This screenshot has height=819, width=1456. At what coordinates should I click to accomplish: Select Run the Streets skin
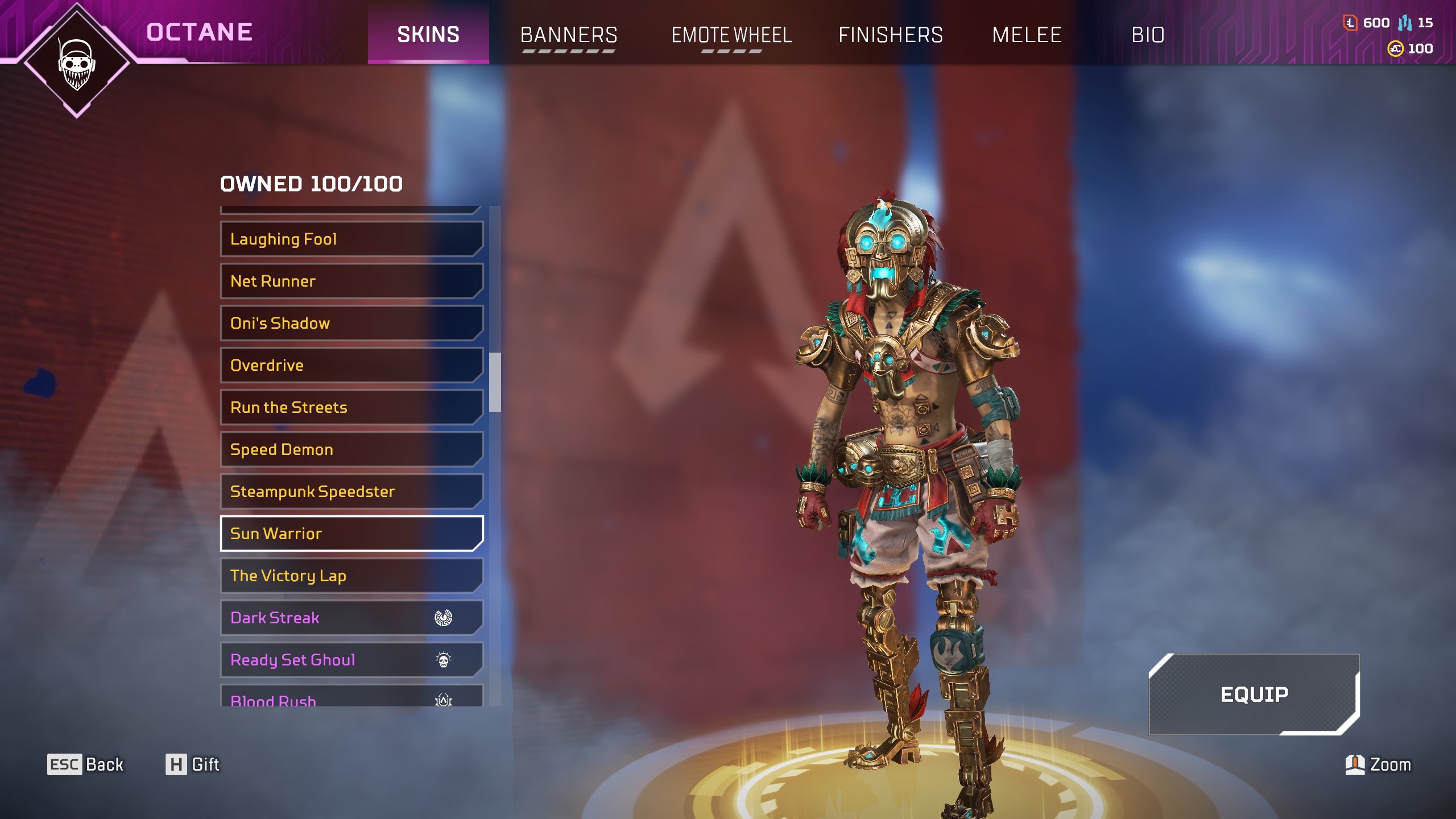(x=351, y=407)
